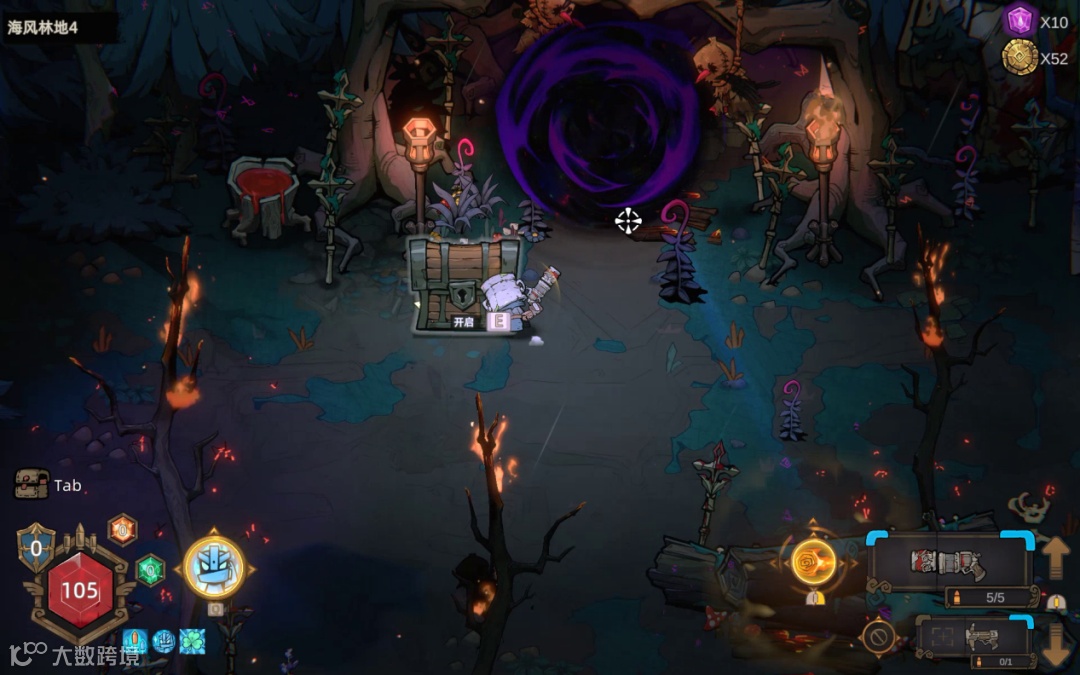Inspect the blue bullet buff icon
Image resolution: width=1080 pixels, height=675 pixels.
tap(135, 641)
